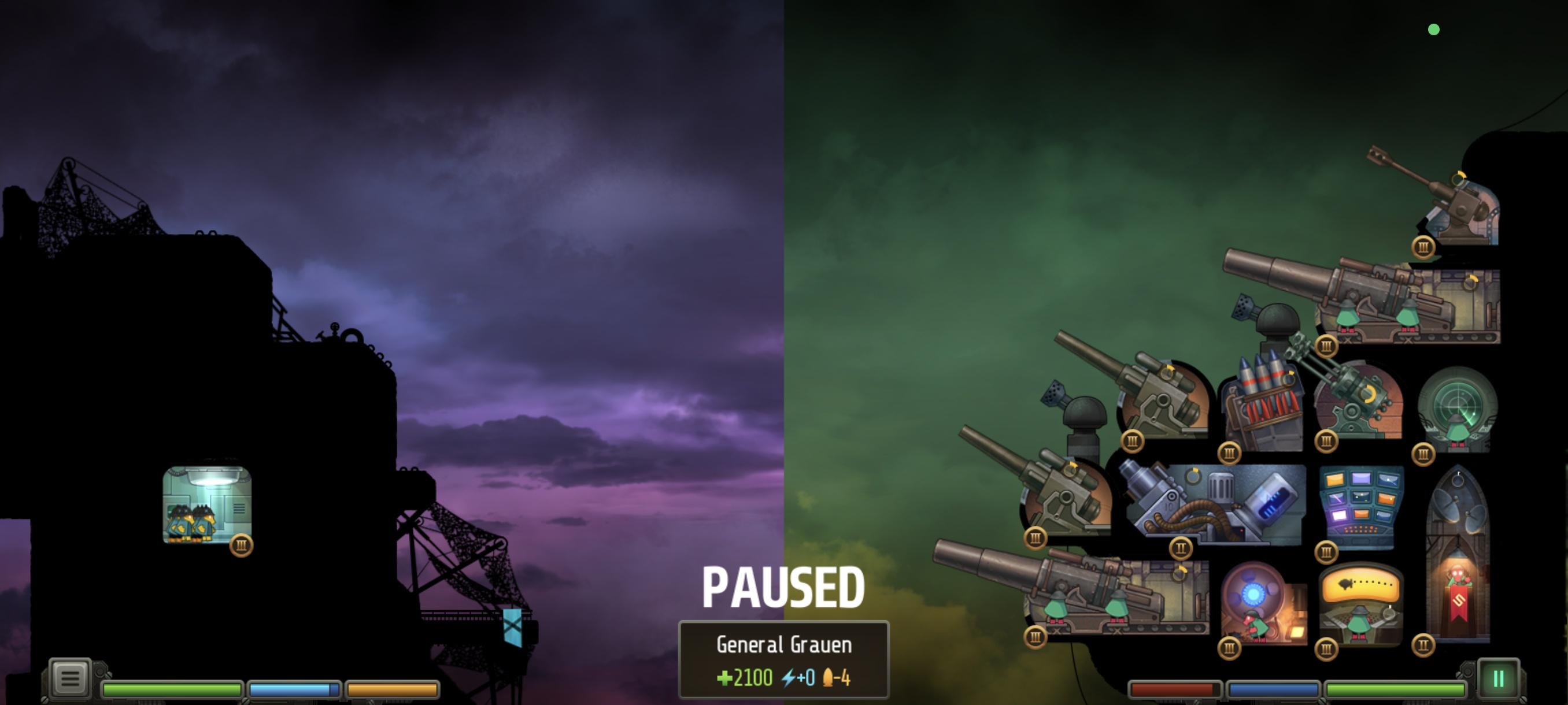Select the multi-barrel anti-air gun module
Image resolution: width=1568 pixels, height=705 pixels.
(x=1358, y=402)
